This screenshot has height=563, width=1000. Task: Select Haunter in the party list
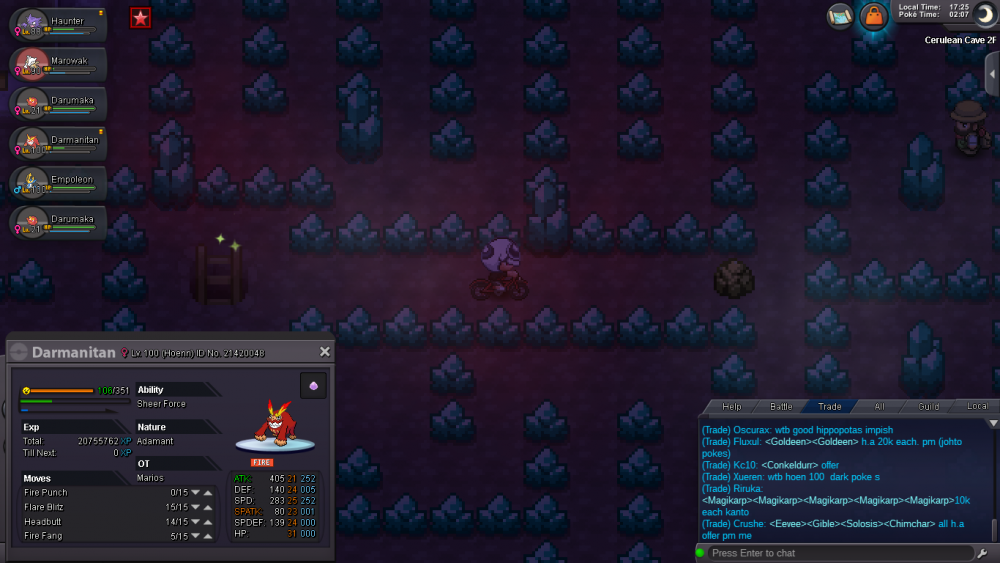(x=58, y=25)
